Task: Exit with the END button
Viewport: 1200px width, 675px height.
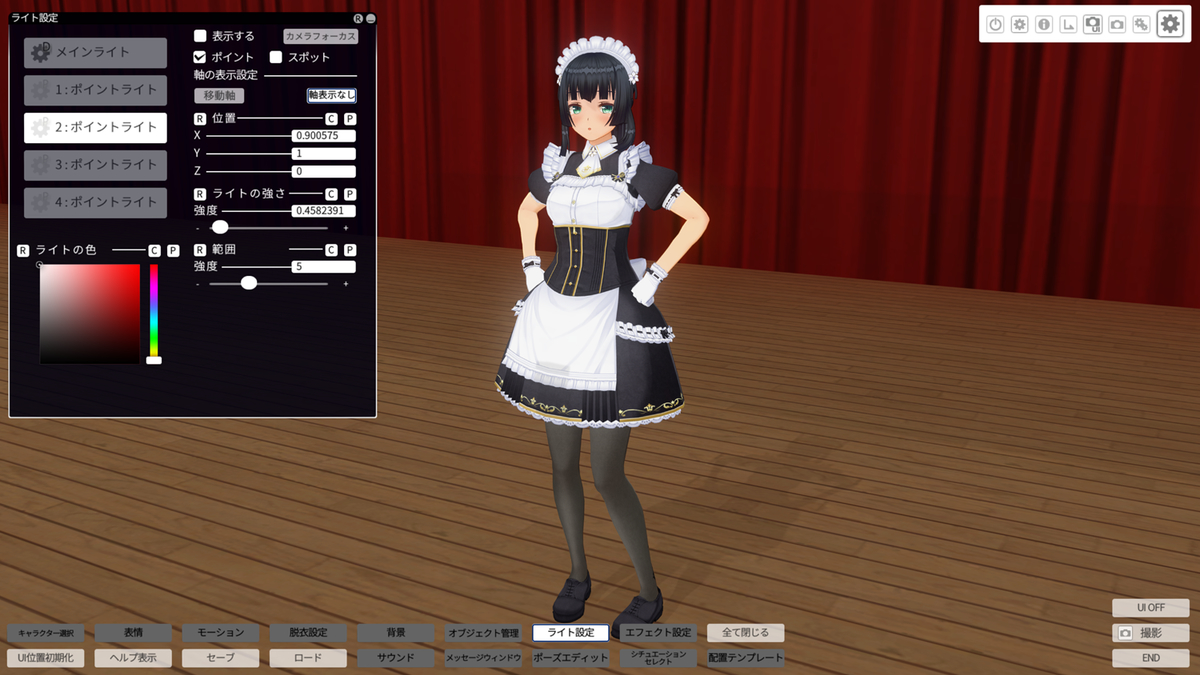Action: coord(1150,658)
